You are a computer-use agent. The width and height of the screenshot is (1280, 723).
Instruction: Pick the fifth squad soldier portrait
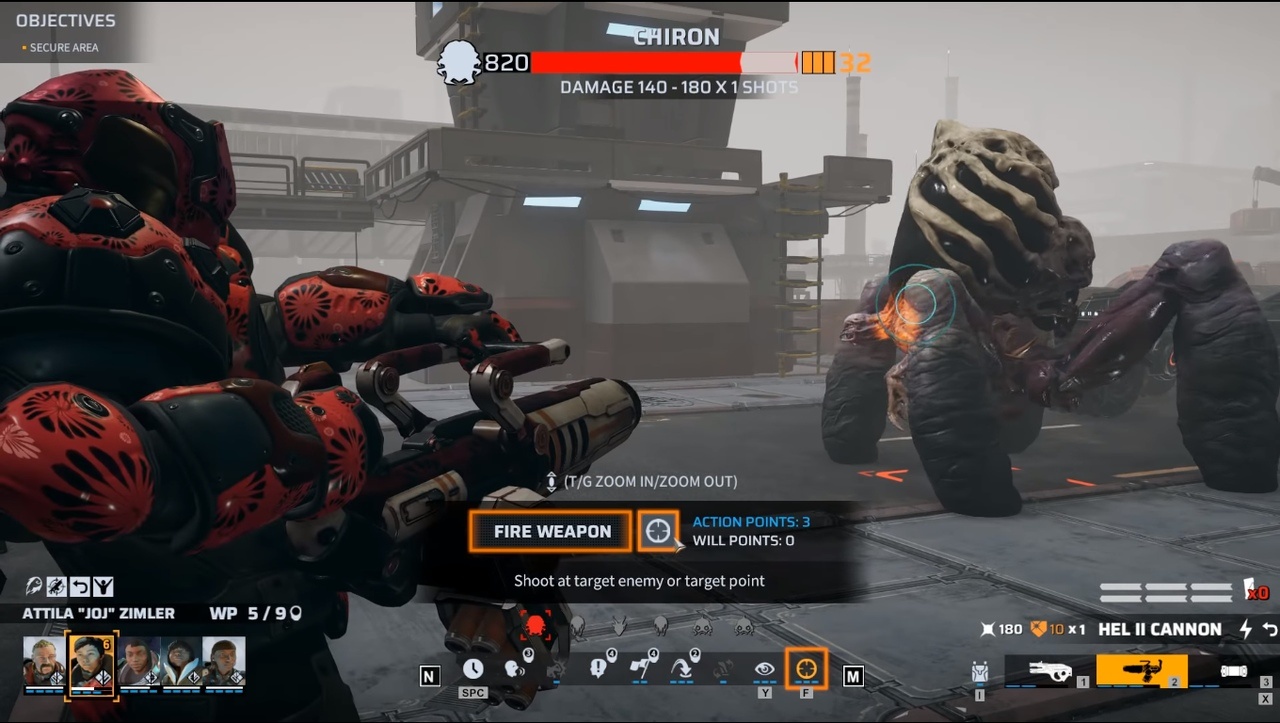pyautogui.click(x=224, y=661)
